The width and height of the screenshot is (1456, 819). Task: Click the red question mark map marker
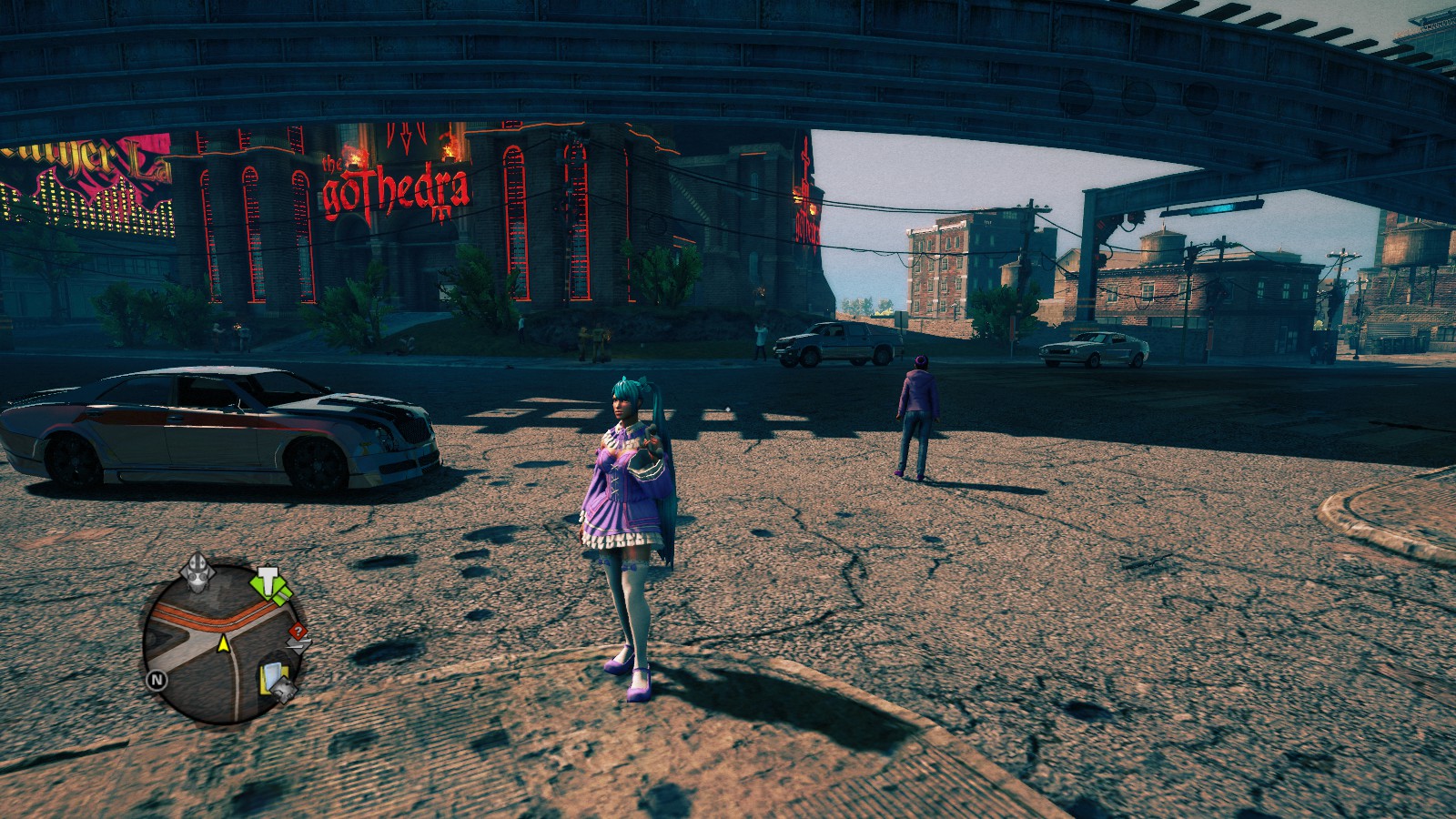click(298, 632)
